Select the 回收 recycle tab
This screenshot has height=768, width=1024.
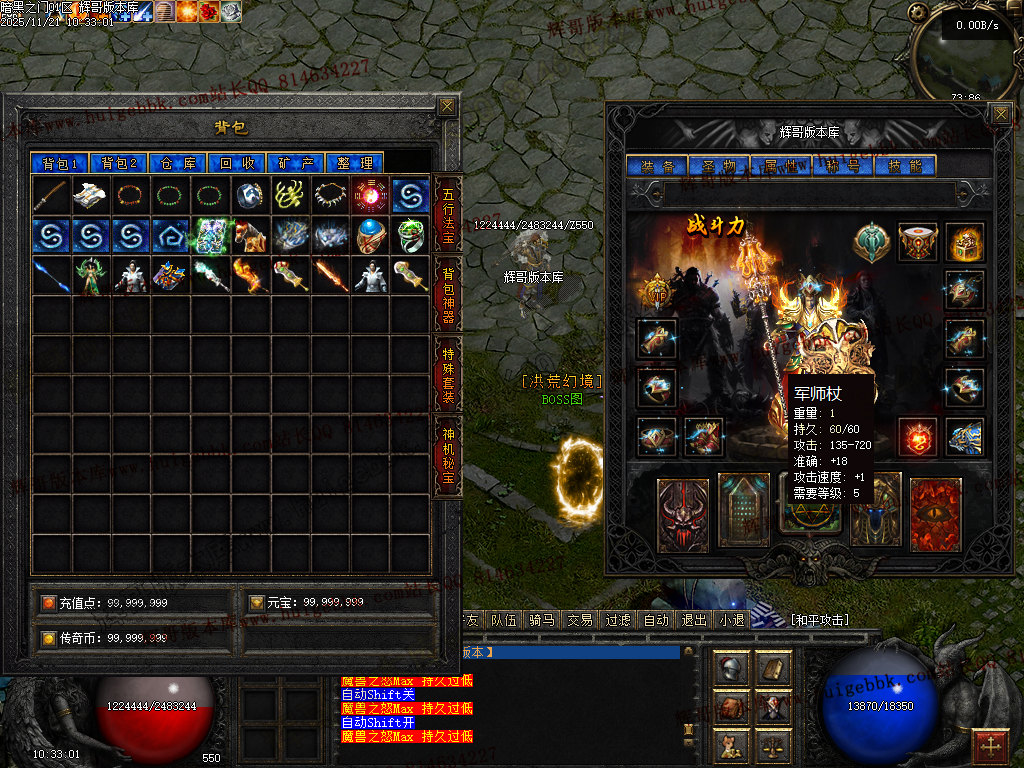click(236, 163)
